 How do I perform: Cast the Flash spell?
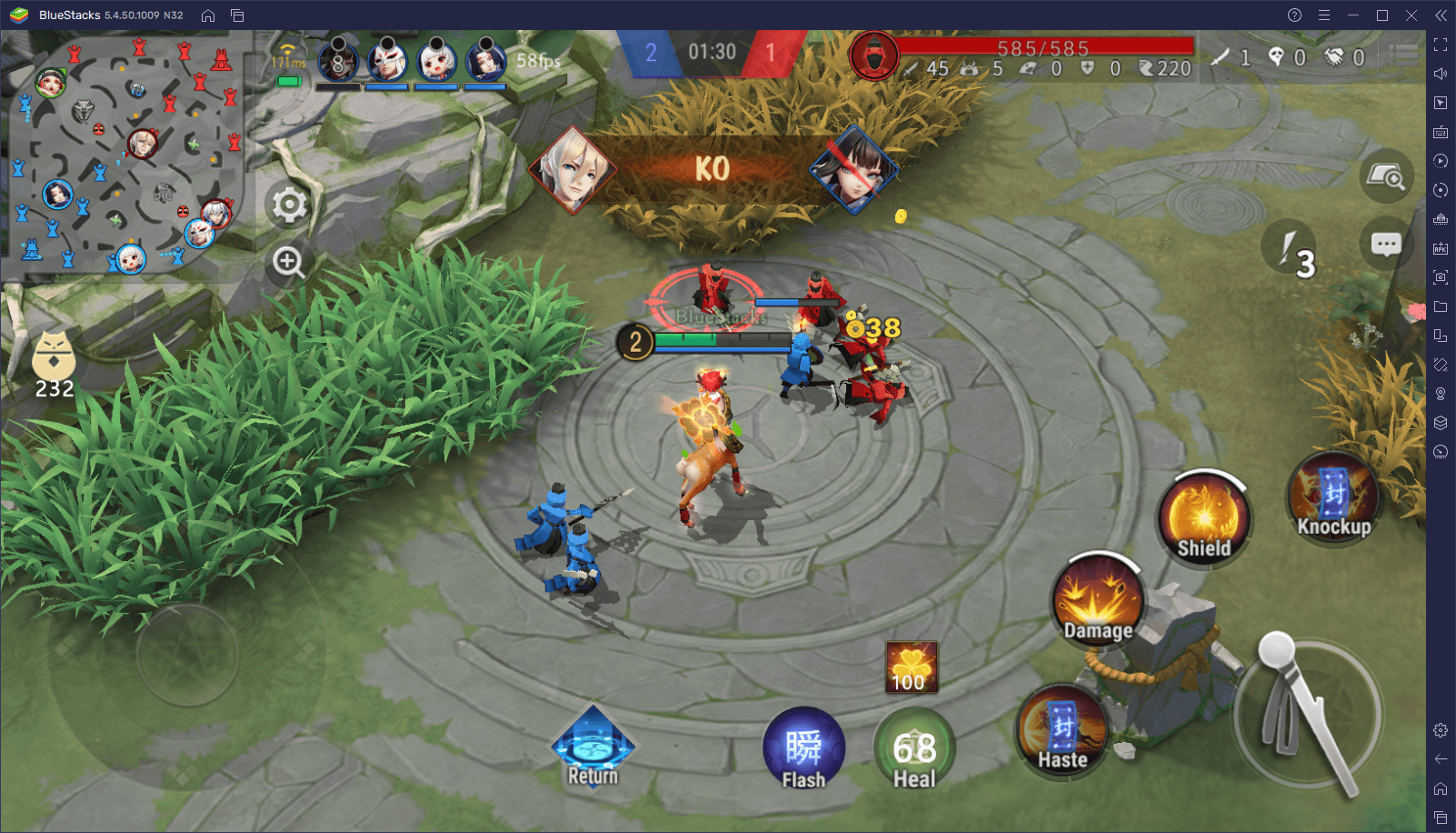[x=803, y=749]
